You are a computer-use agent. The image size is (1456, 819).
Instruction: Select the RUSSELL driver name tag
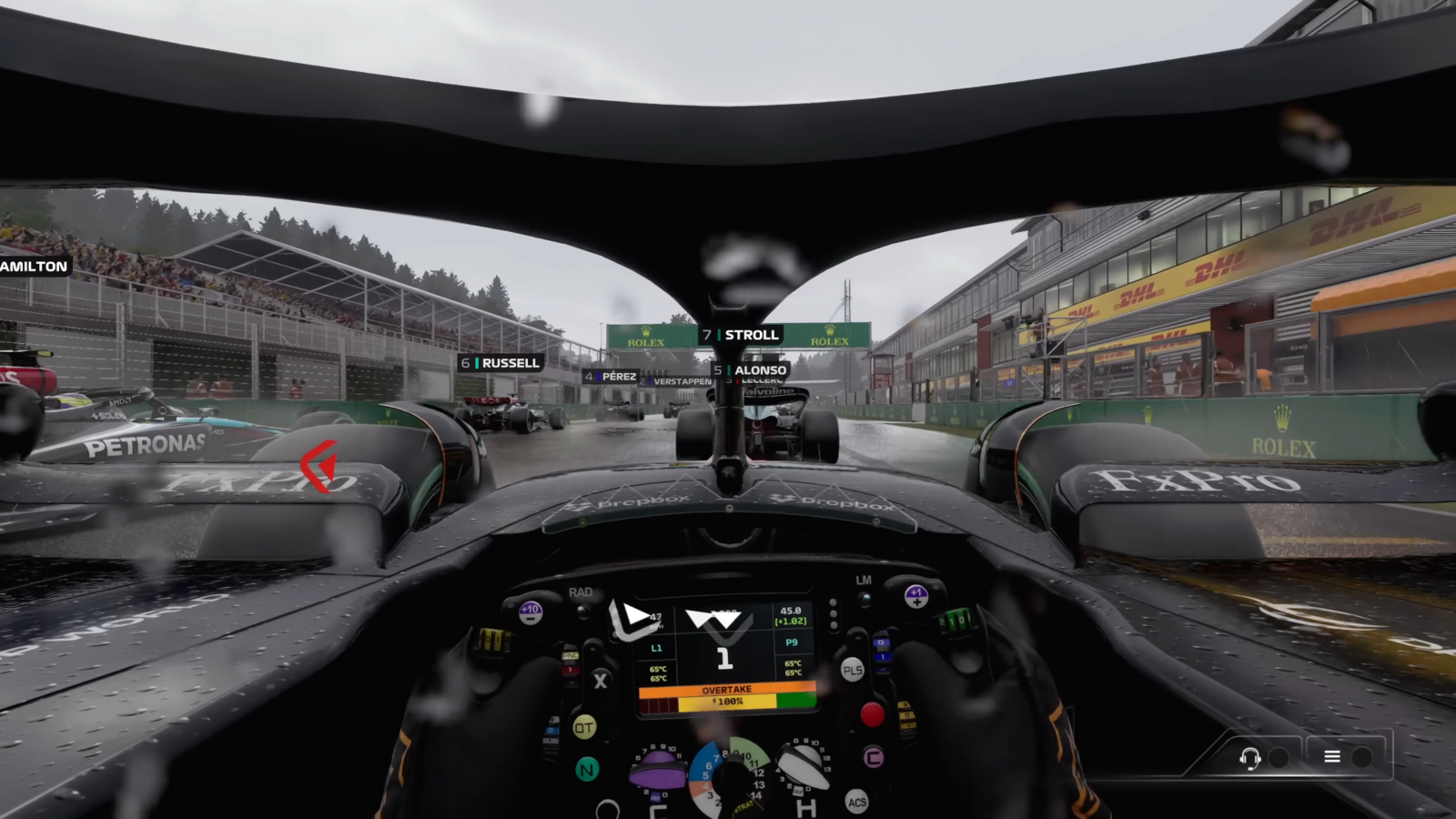click(500, 362)
